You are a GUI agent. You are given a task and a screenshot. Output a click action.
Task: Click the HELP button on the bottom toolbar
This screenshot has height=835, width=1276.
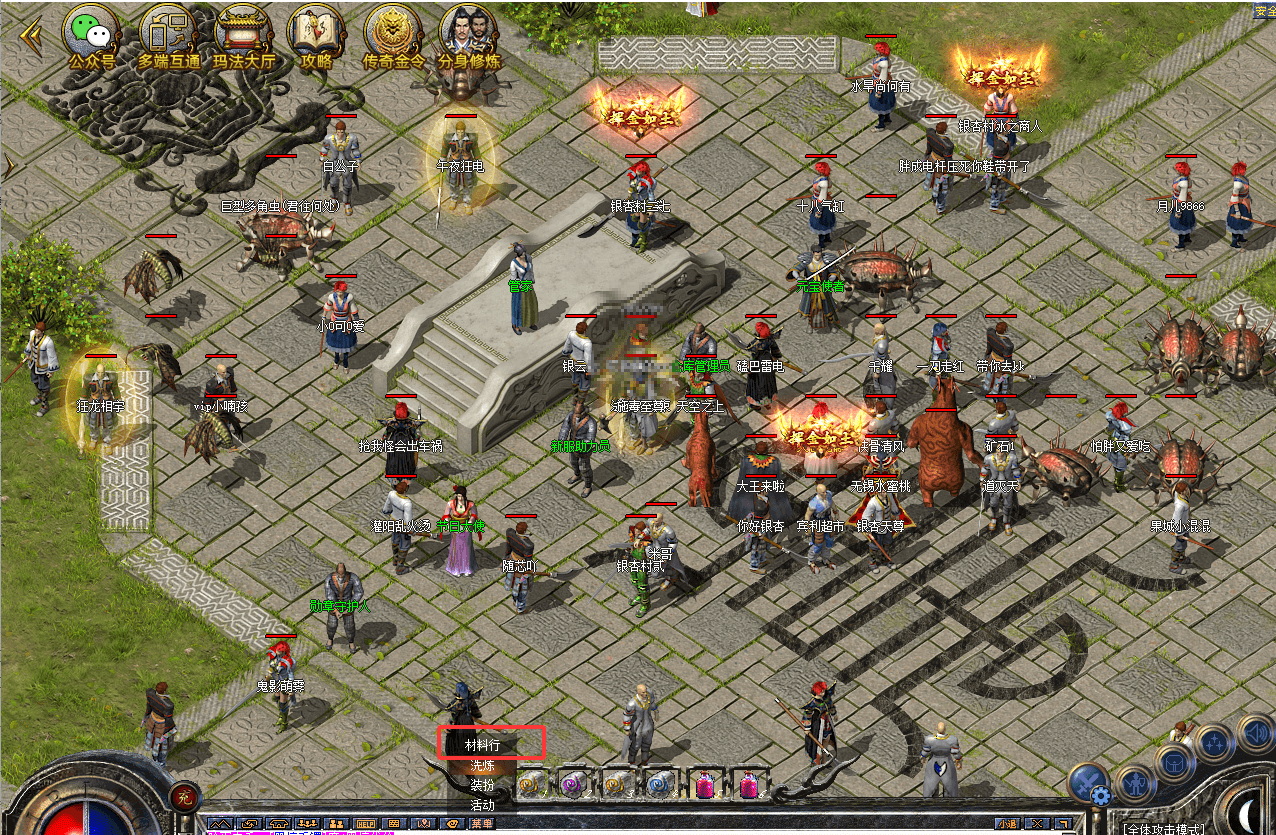[x=365, y=824]
